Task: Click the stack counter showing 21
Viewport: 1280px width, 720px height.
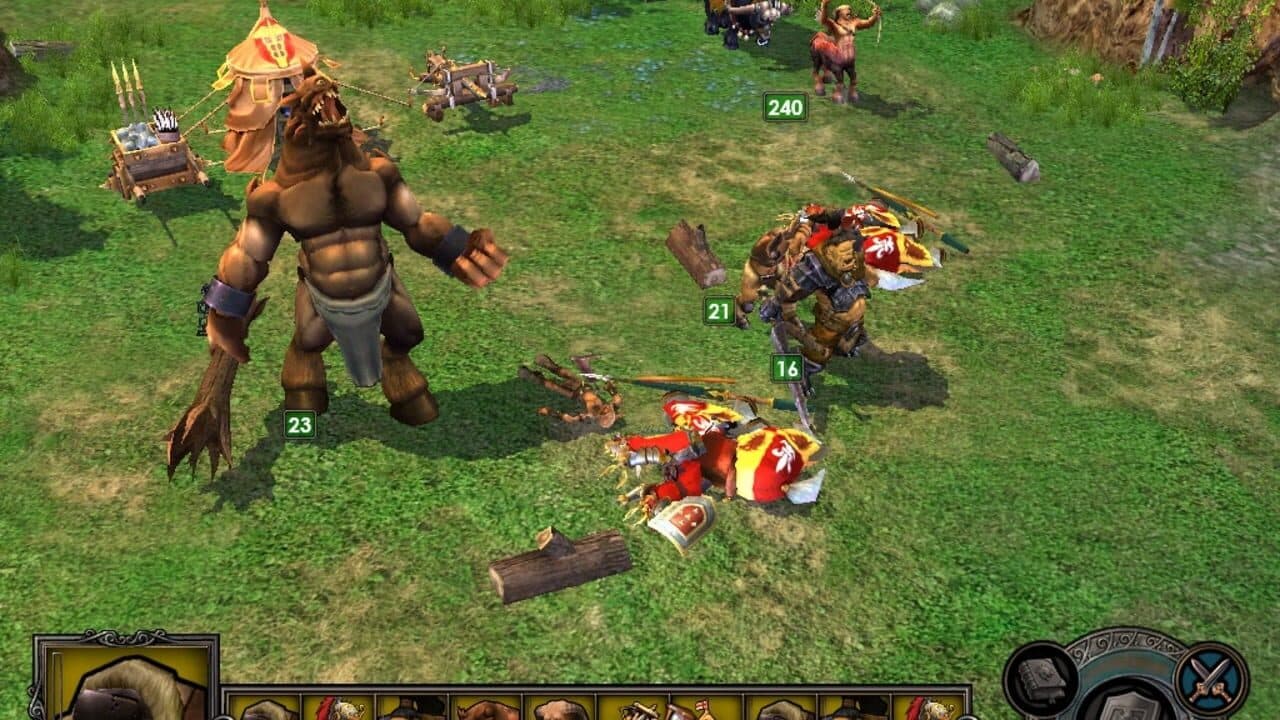Action: pyautogui.click(x=719, y=311)
